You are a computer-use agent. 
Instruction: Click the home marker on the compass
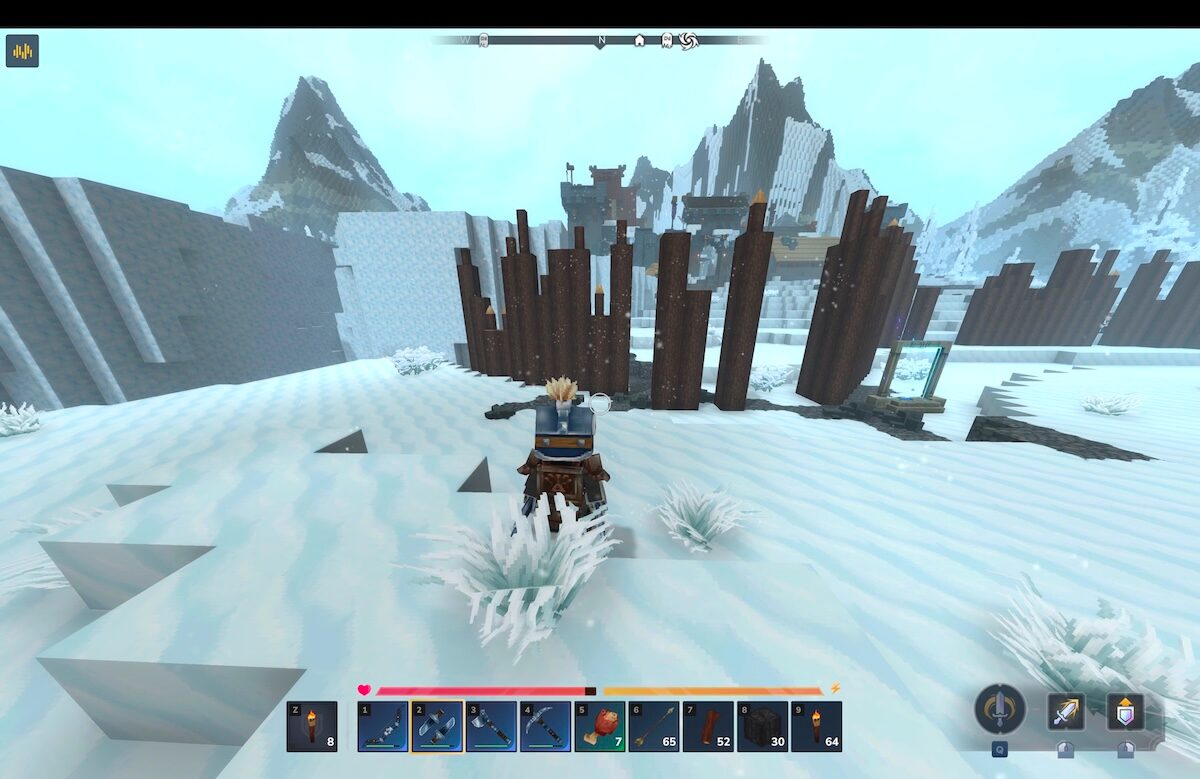pyautogui.click(x=639, y=41)
